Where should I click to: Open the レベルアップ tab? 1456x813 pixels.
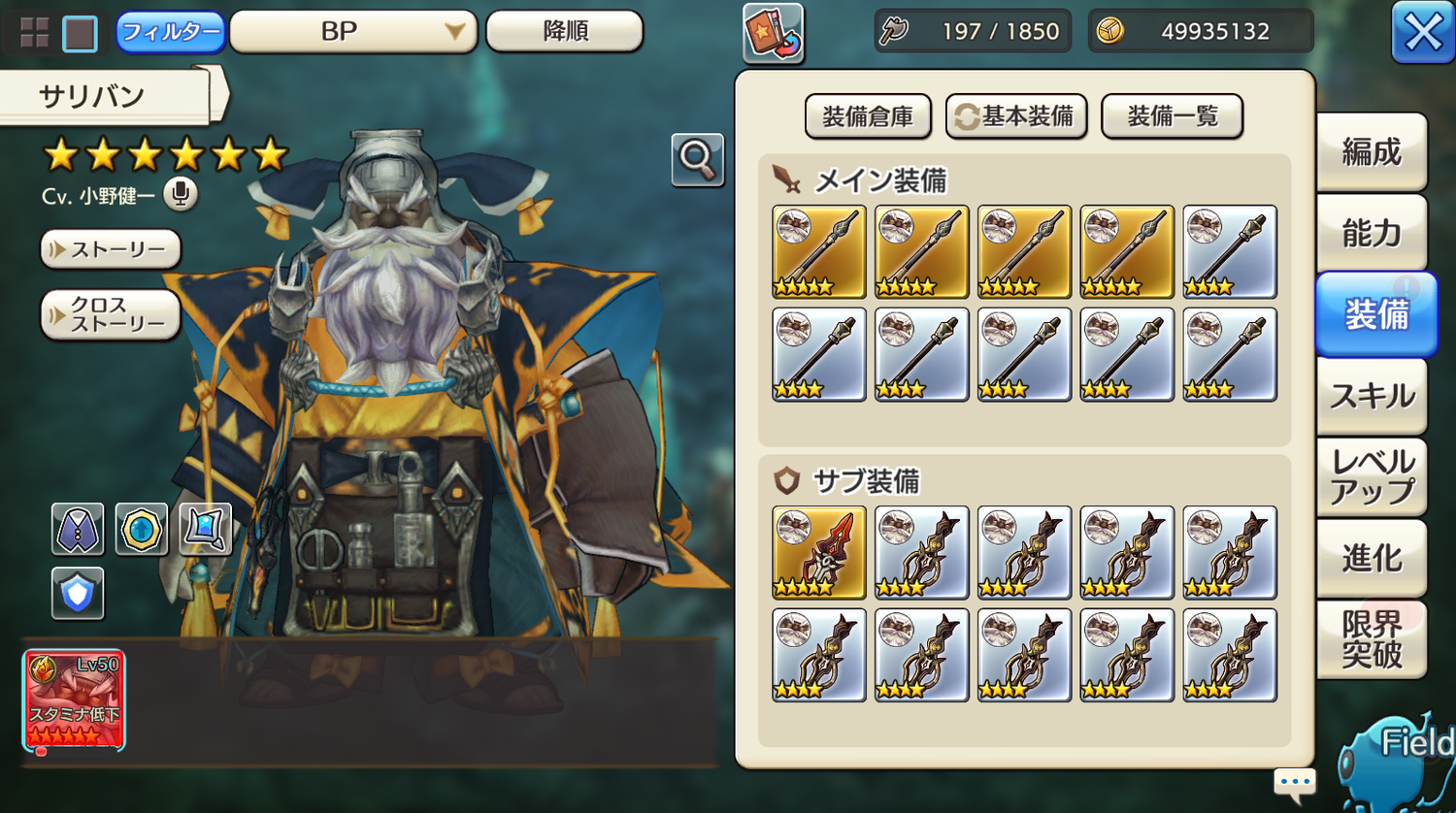(x=1371, y=476)
